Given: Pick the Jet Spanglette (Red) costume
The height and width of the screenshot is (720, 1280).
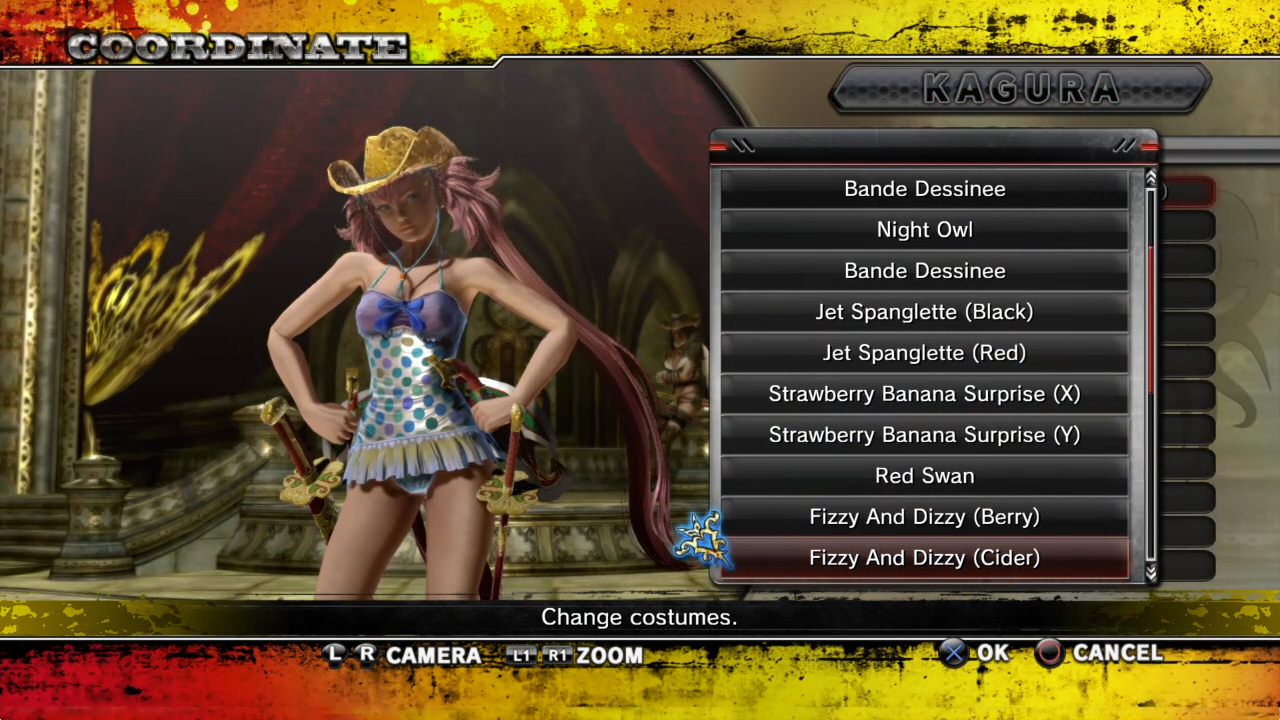Looking at the screenshot, I should coord(924,353).
